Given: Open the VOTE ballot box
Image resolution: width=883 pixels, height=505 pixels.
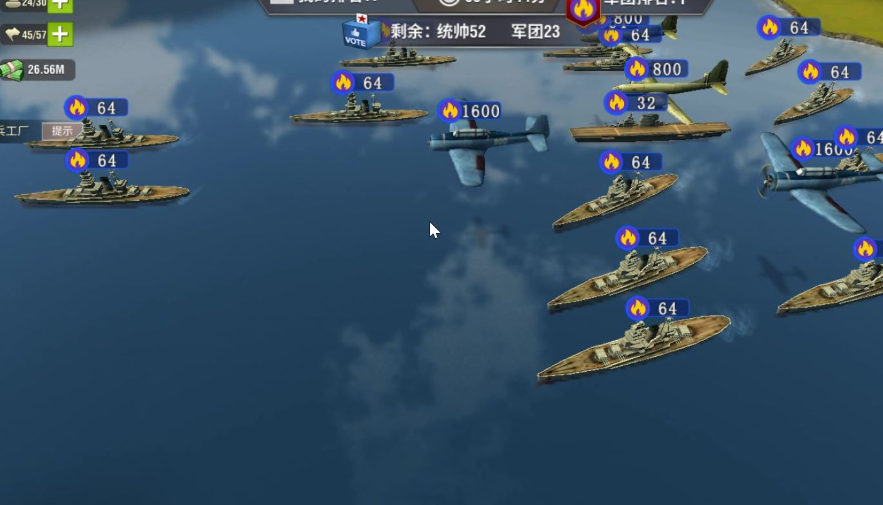Looking at the screenshot, I should 360,33.
